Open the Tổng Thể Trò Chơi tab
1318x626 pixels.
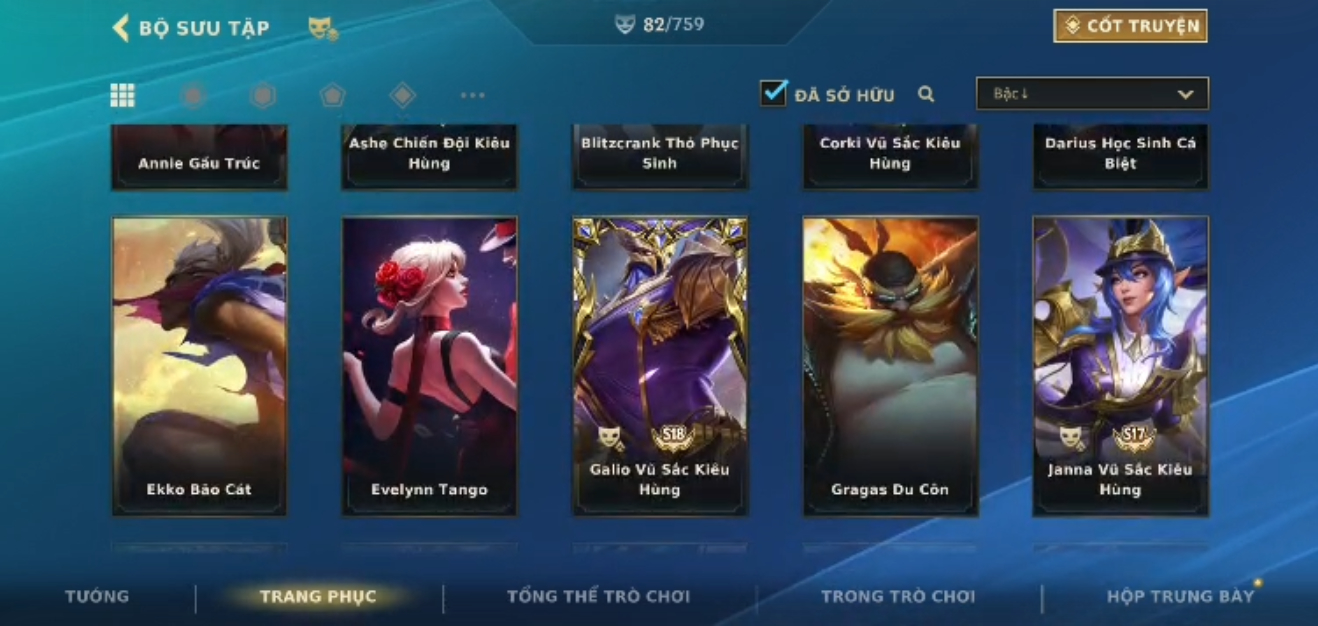coord(598,597)
